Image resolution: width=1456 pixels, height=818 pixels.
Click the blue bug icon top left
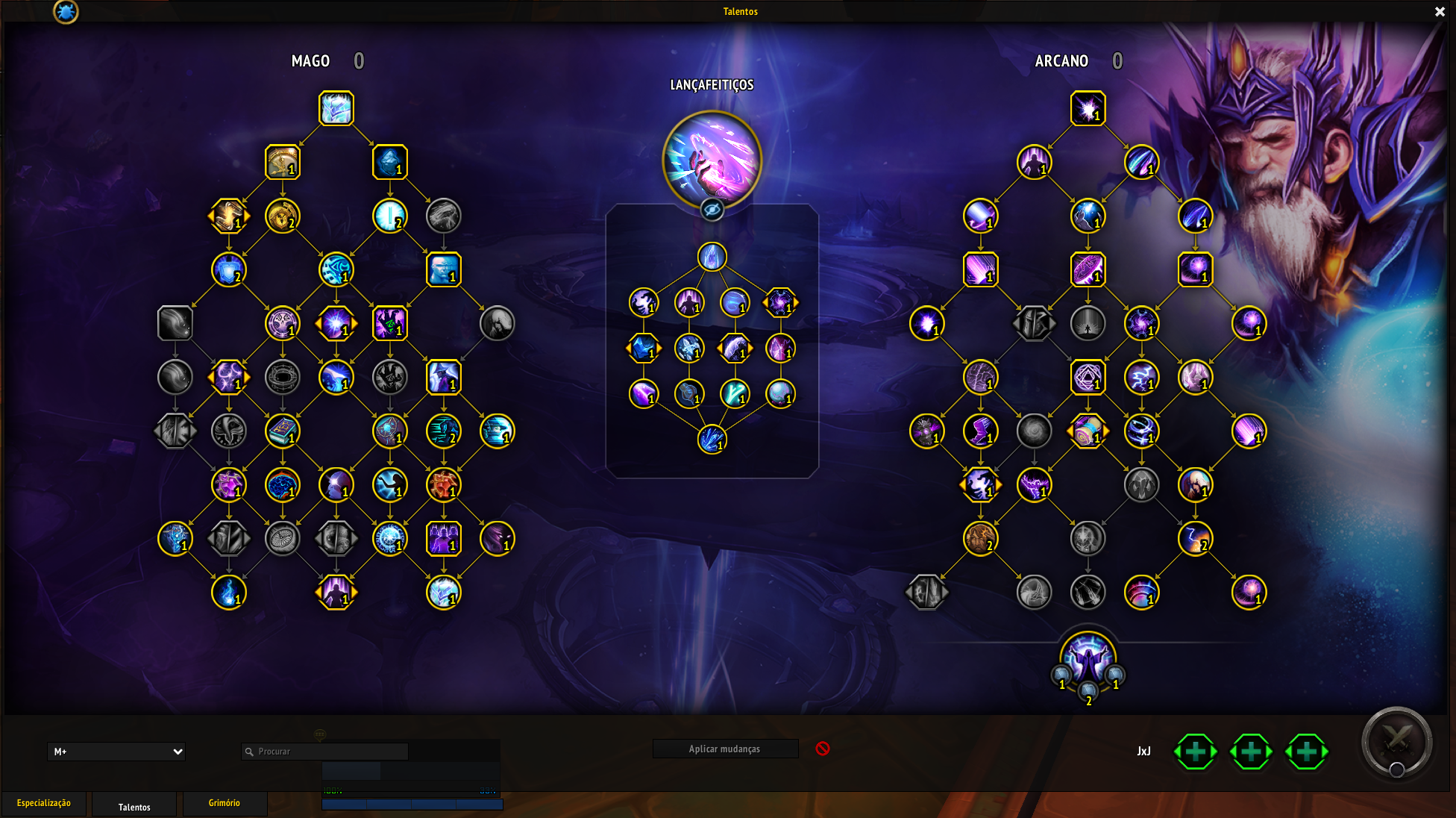66,11
